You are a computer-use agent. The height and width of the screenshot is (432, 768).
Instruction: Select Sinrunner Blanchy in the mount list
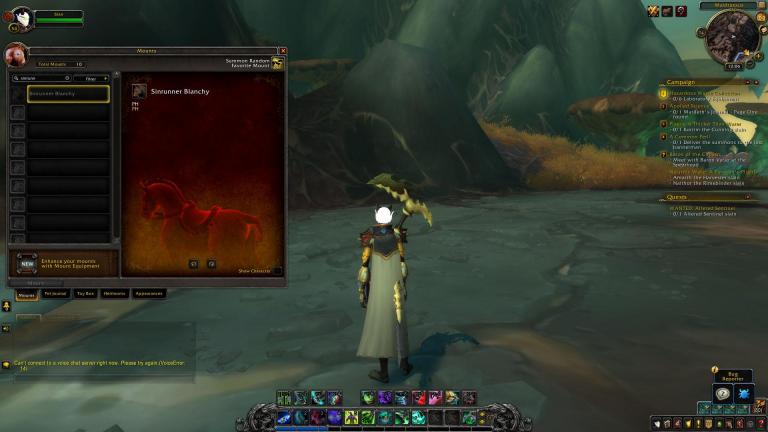coord(68,93)
